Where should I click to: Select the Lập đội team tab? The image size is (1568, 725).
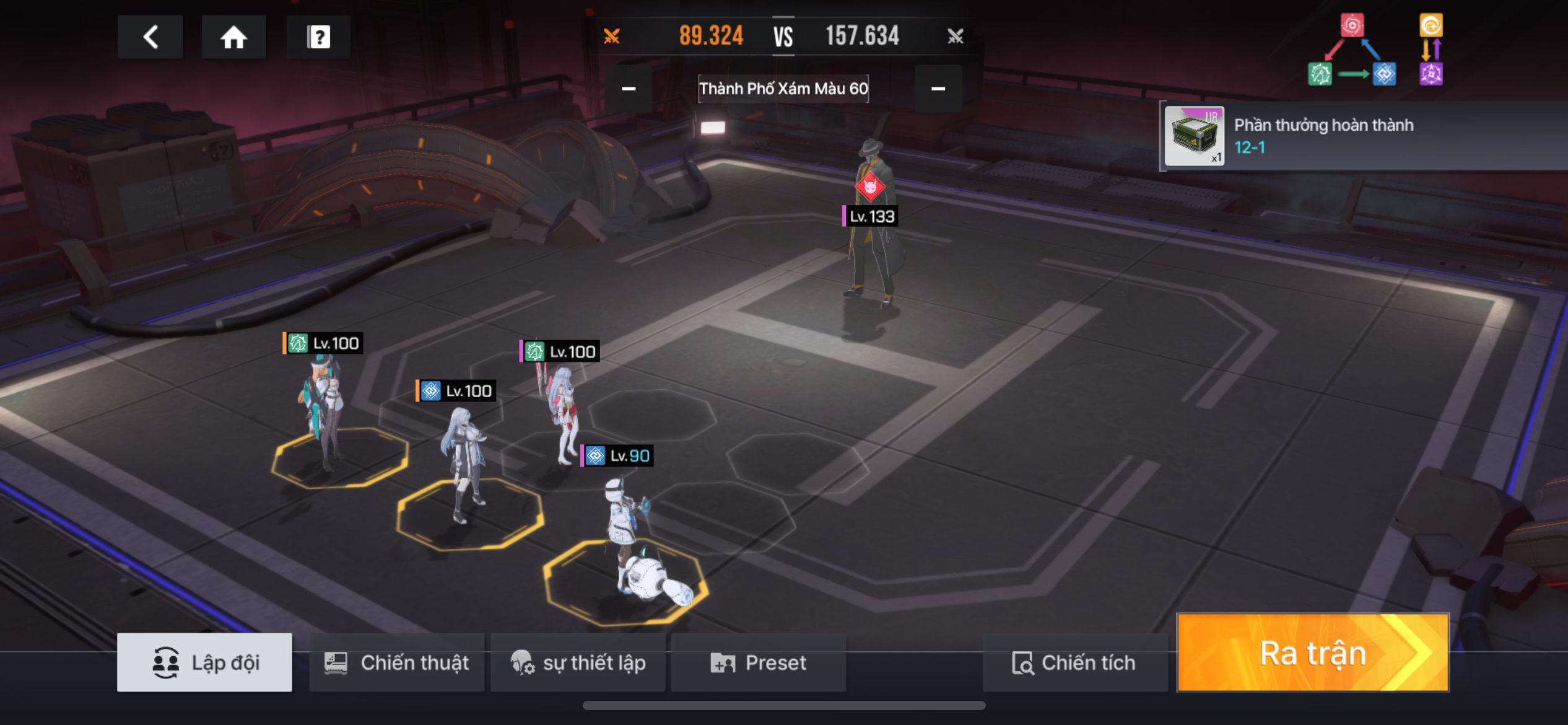click(204, 662)
